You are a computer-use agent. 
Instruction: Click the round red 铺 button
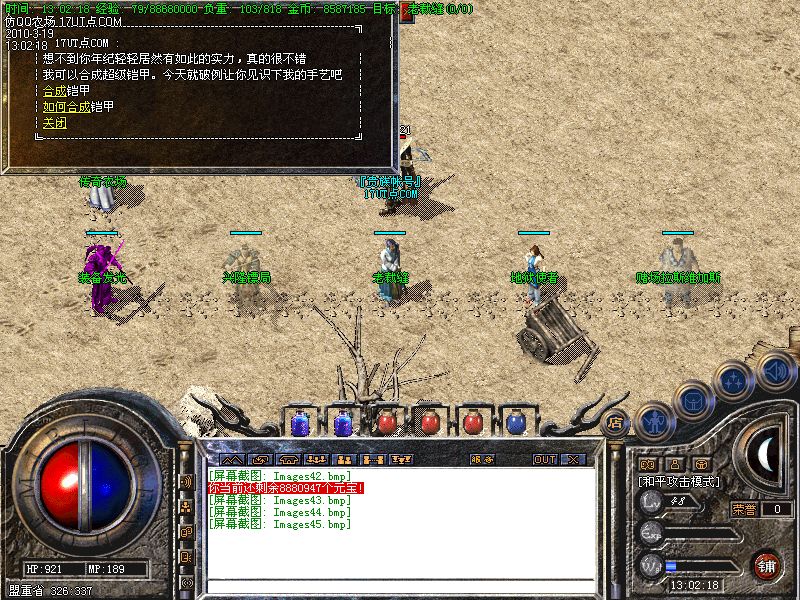click(767, 565)
